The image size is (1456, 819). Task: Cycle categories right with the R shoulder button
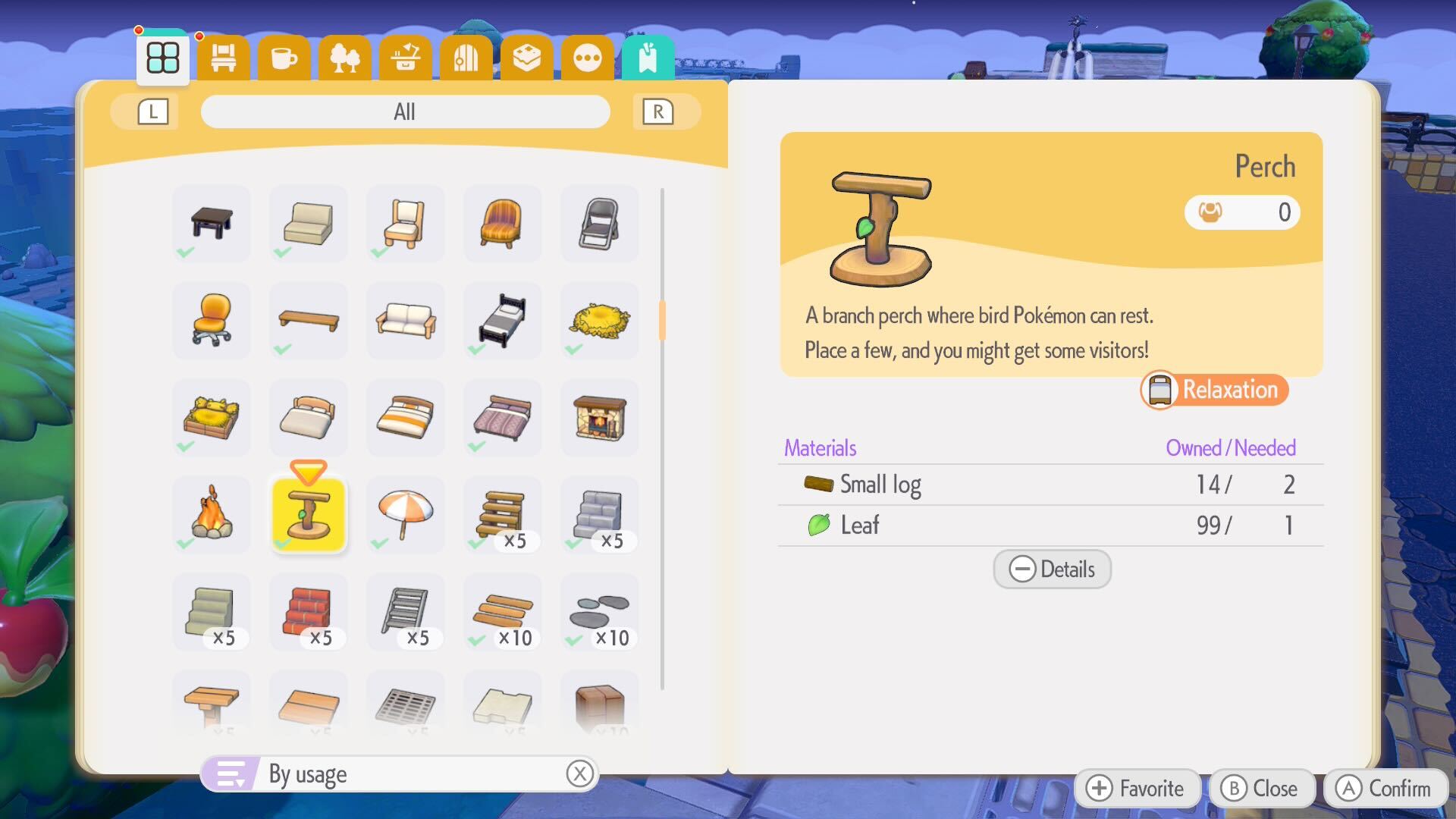[x=658, y=111]
